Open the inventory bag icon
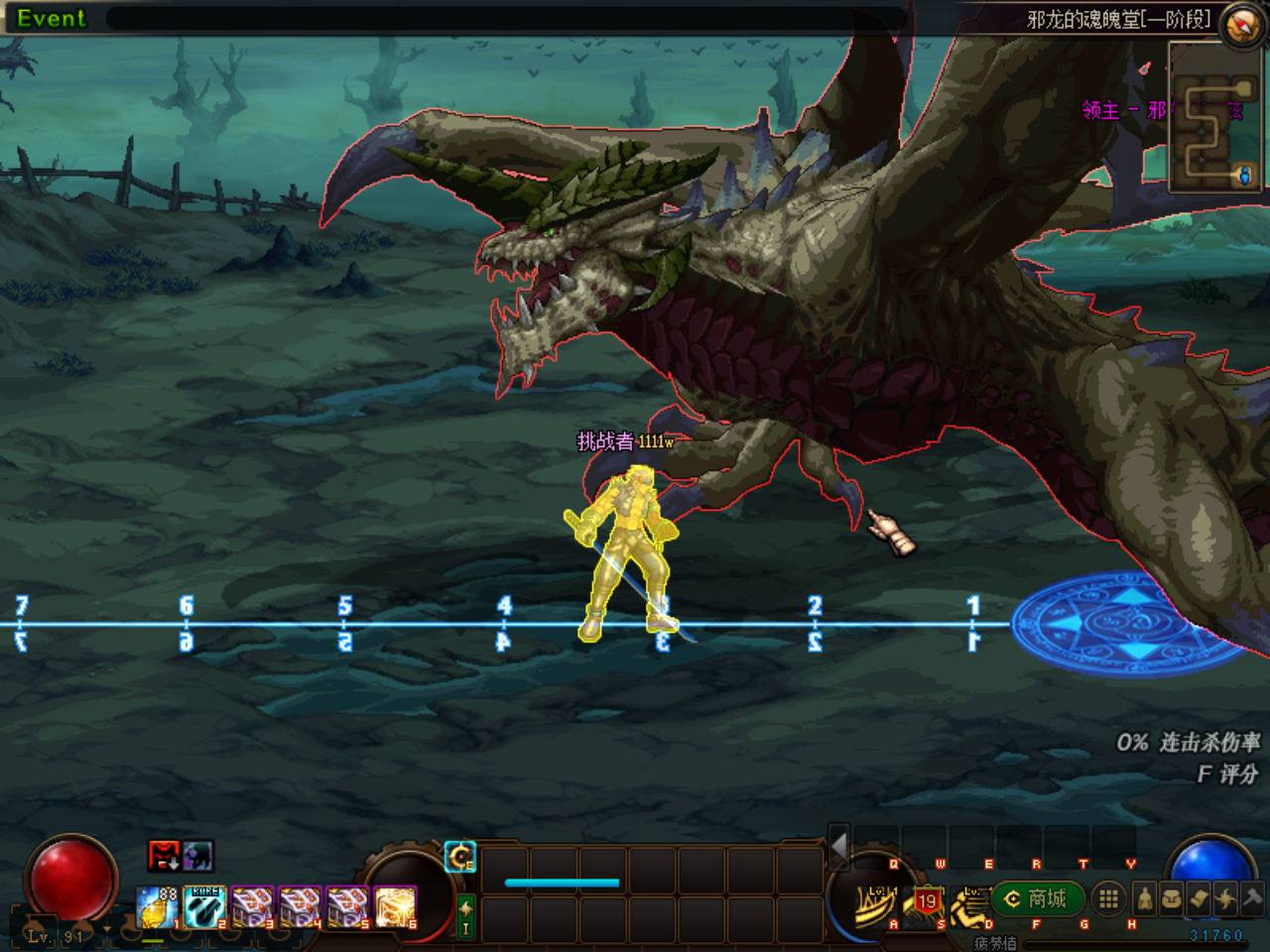 point(1172,898)
